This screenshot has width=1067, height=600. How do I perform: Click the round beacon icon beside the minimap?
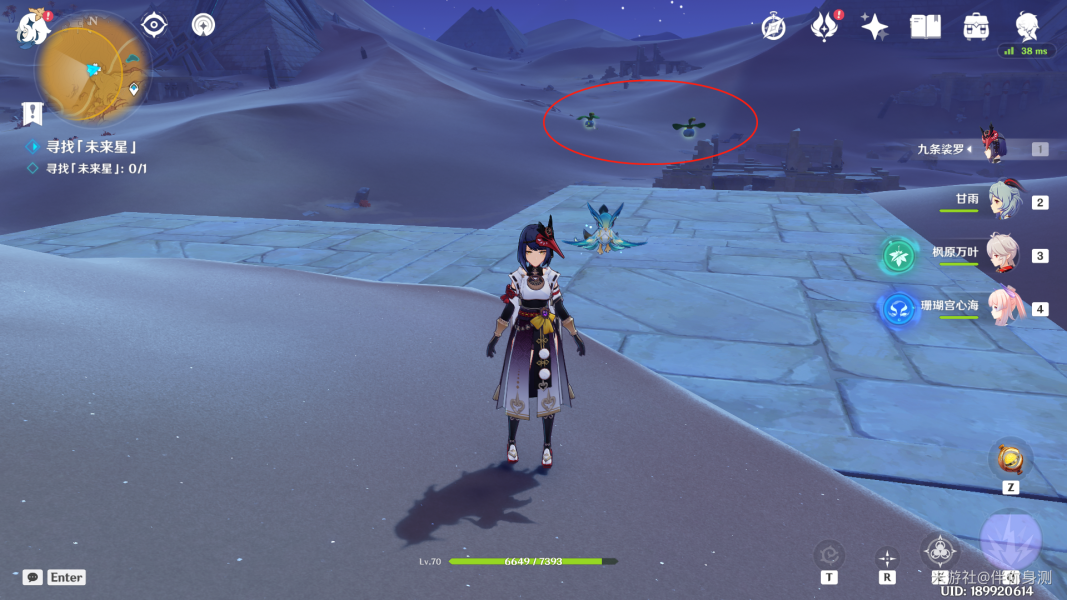(x=203, y=25)
